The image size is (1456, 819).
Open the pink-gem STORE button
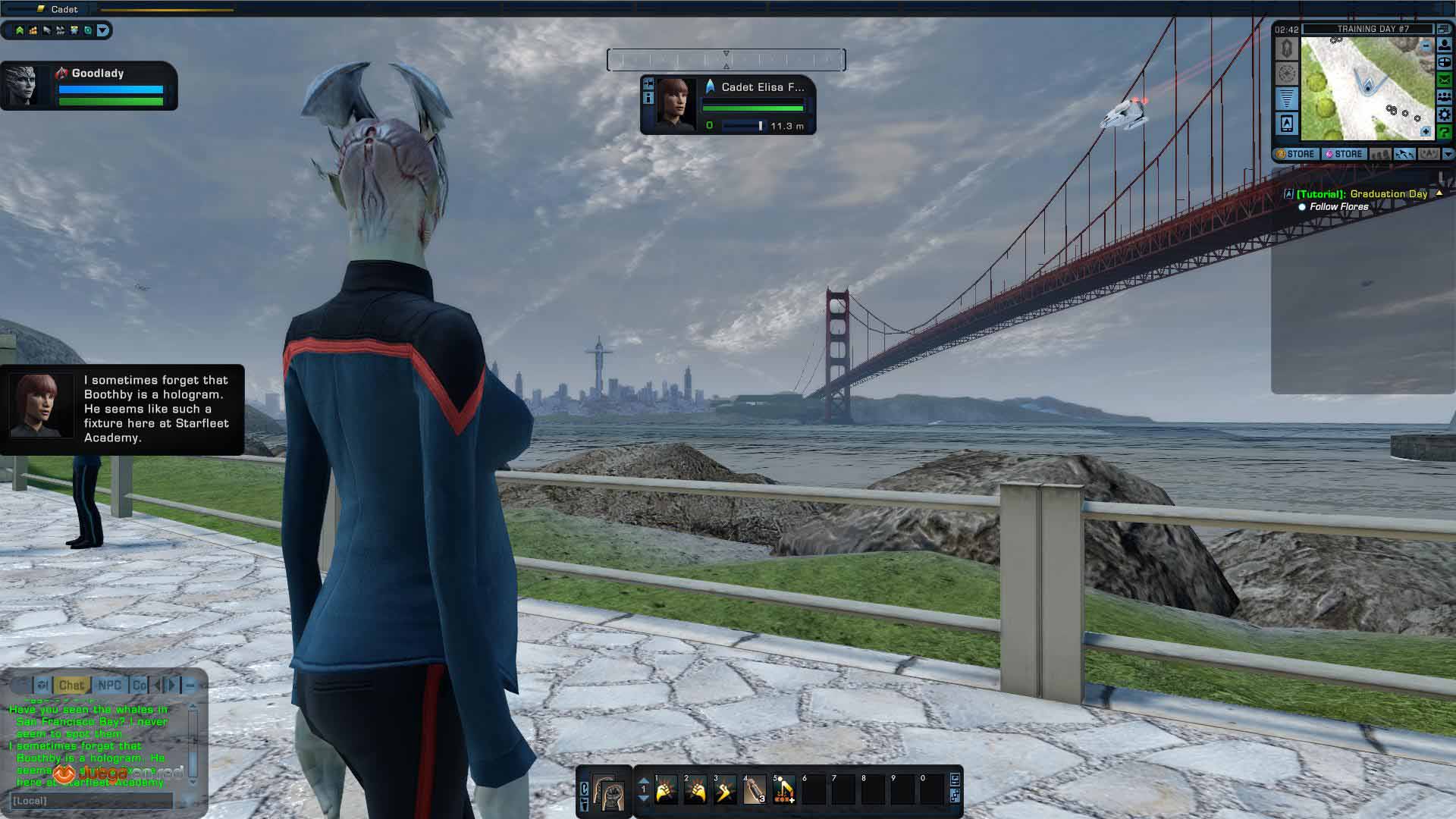1345,154
